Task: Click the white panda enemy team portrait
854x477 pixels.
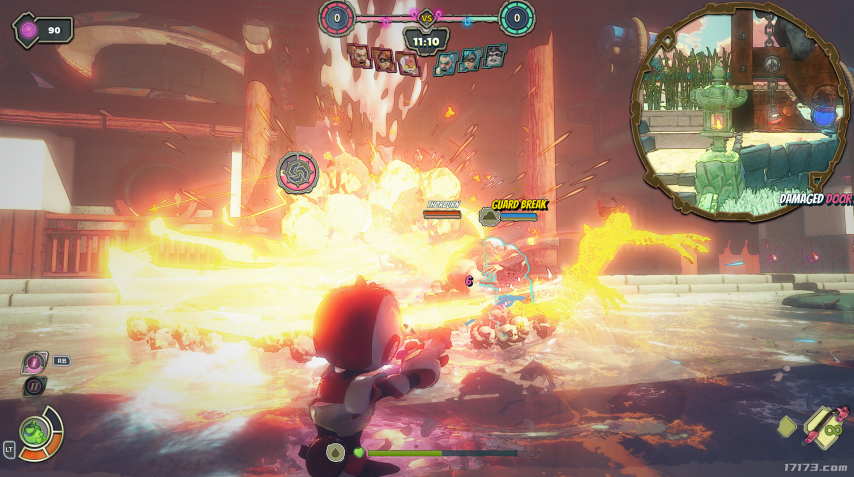Action: (494, 56)
